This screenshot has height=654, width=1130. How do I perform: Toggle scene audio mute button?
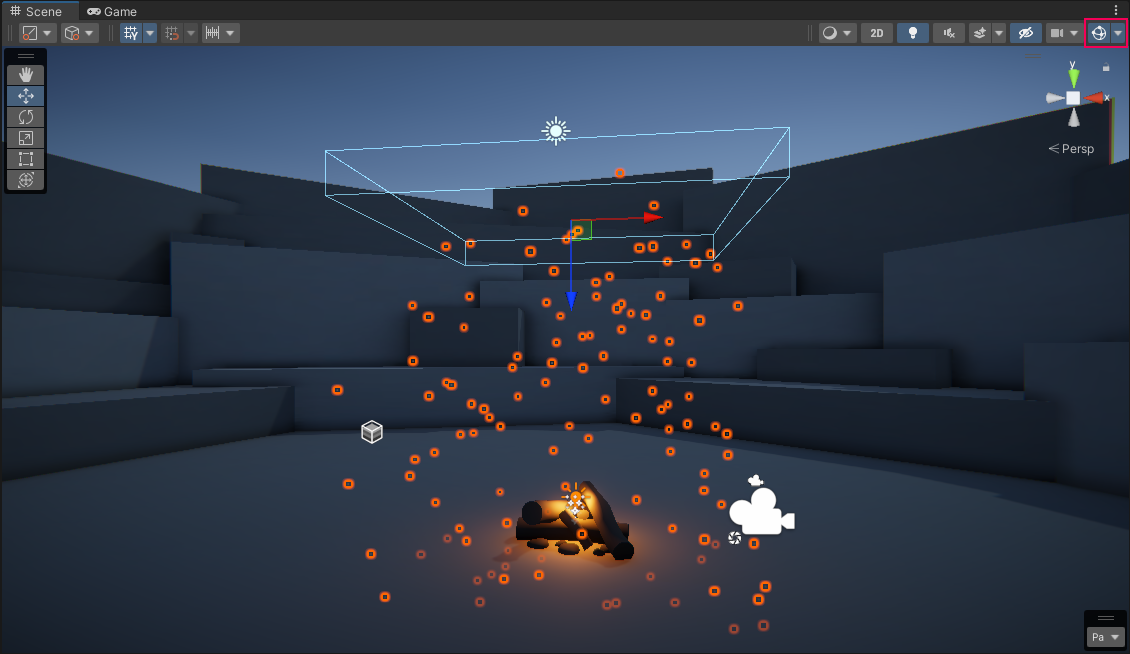[x=948, y=33]
